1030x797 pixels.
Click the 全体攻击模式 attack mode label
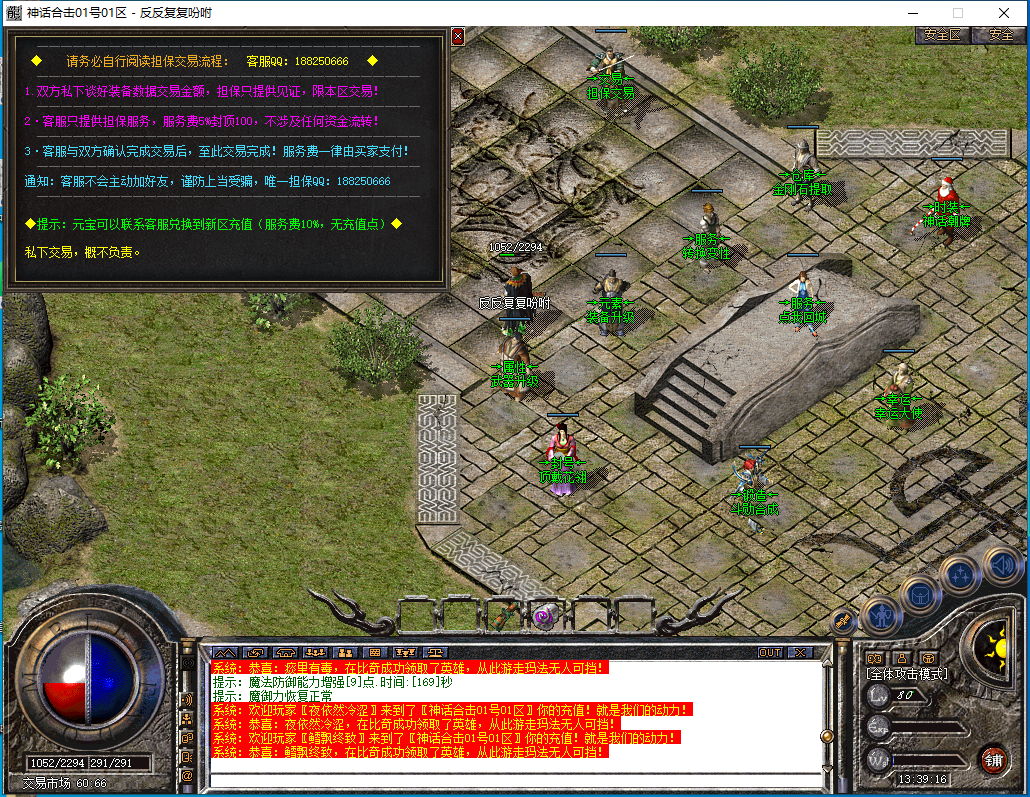(907, 674)
